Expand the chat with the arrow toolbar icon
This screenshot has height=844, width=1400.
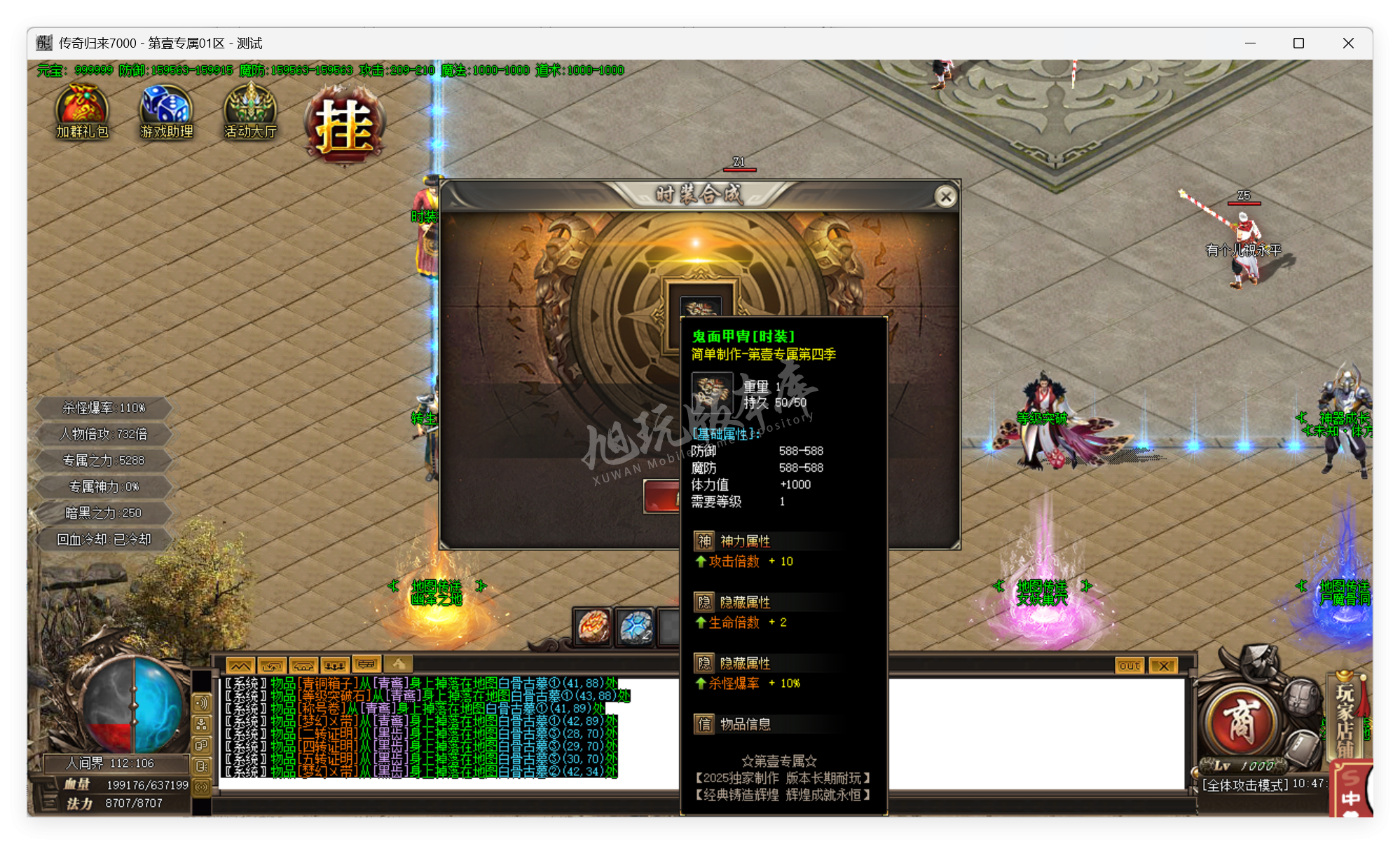[270, 664]
